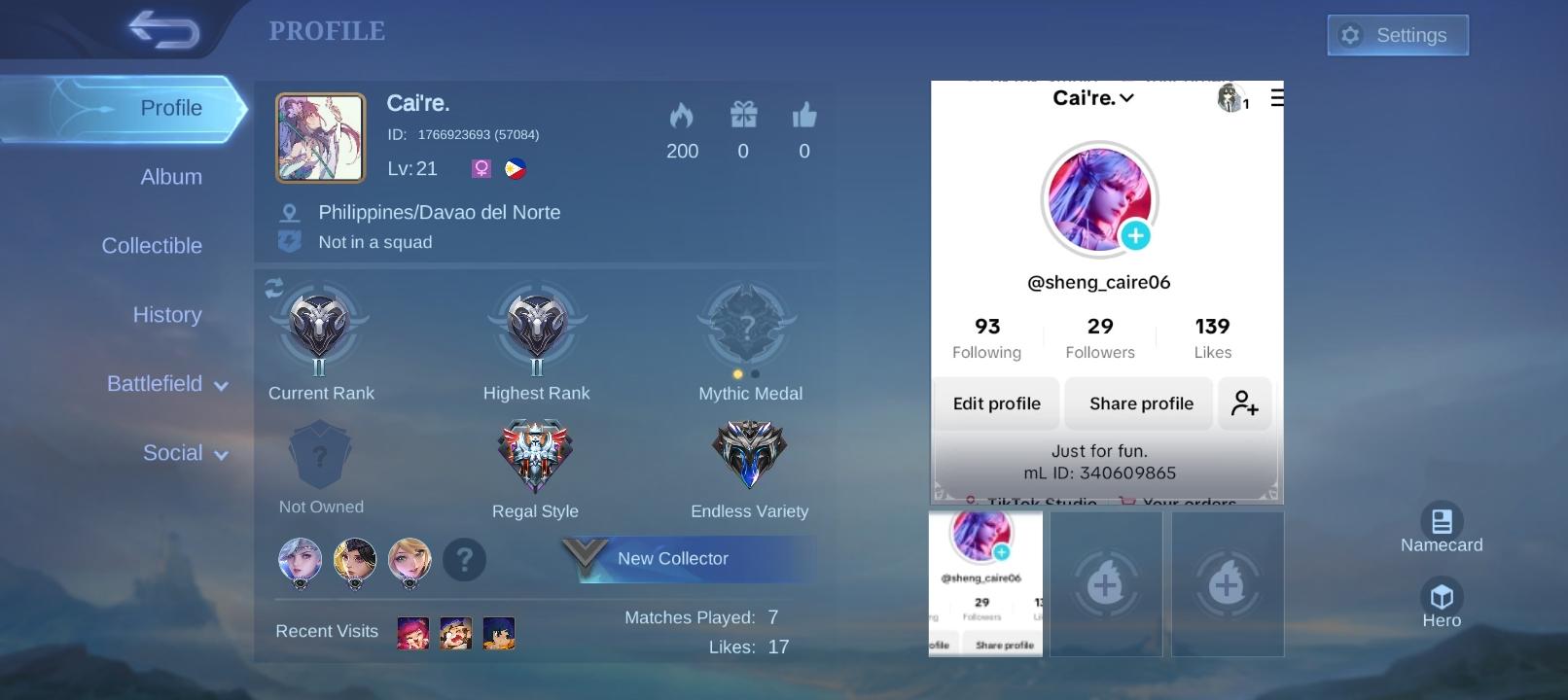Click the Edit profile button

995,403
